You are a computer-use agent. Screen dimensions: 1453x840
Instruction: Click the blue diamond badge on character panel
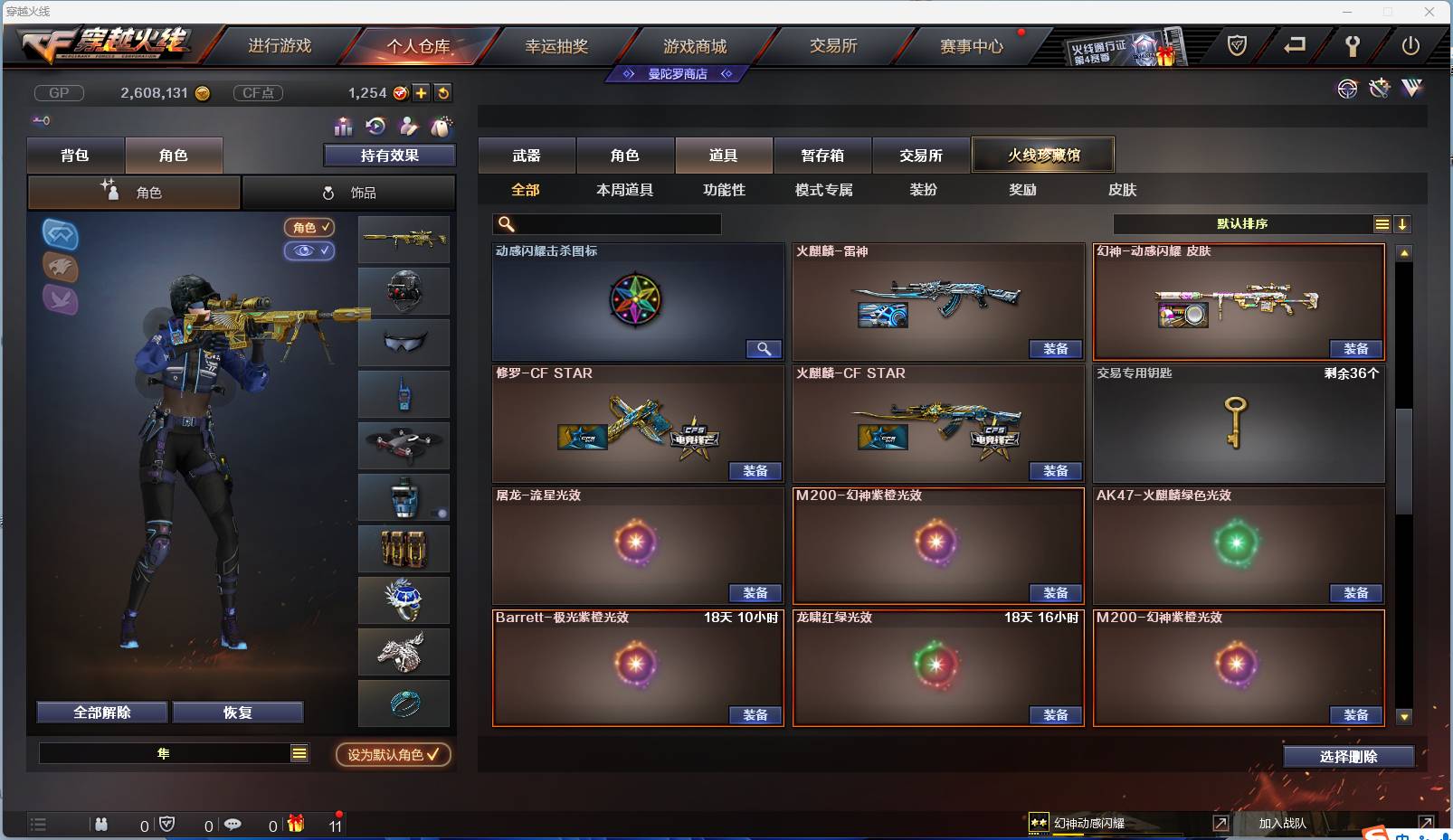point(60,237)
